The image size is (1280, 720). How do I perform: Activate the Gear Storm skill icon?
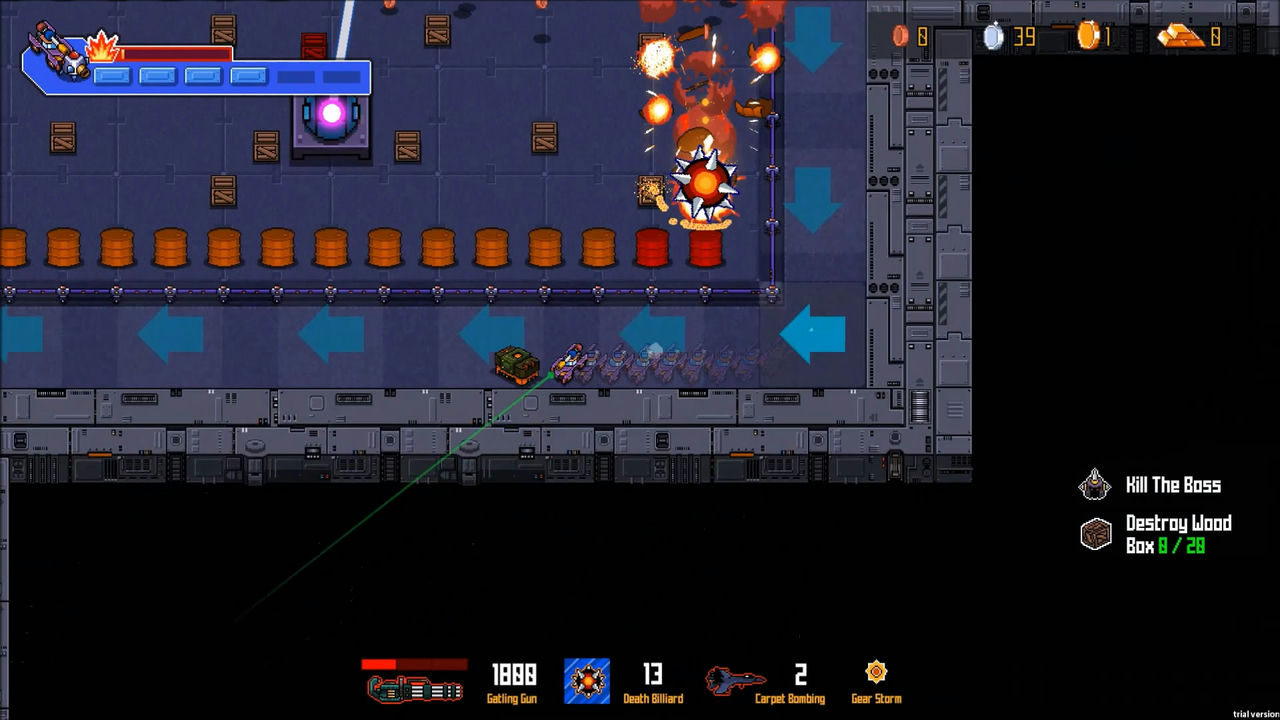(x=876, y=672)
